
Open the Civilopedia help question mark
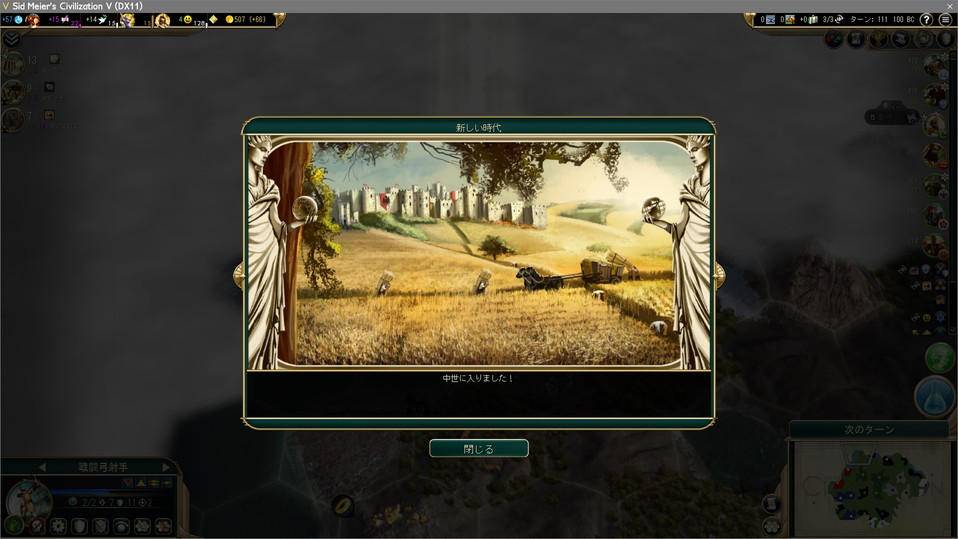click(926, 20)
